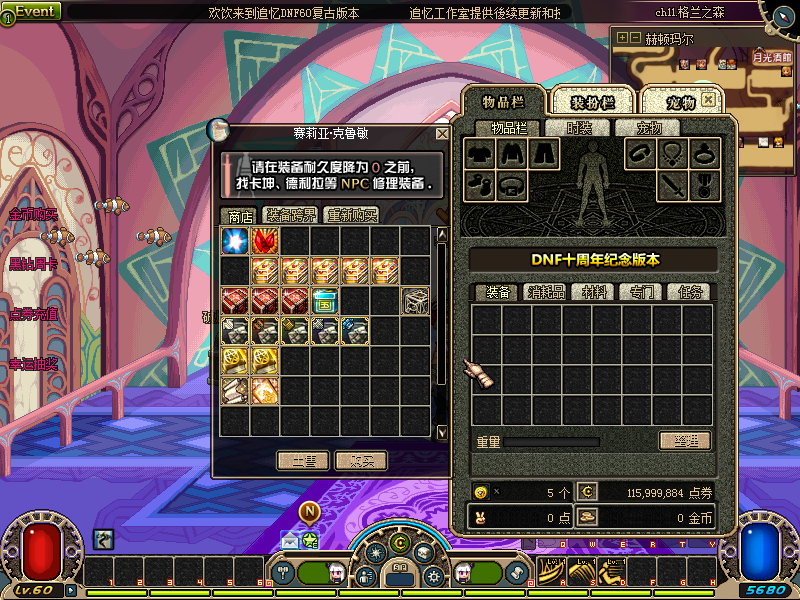Select the weapon equipment slot
The height and width of the screenshot is (600, 800).
671,184
